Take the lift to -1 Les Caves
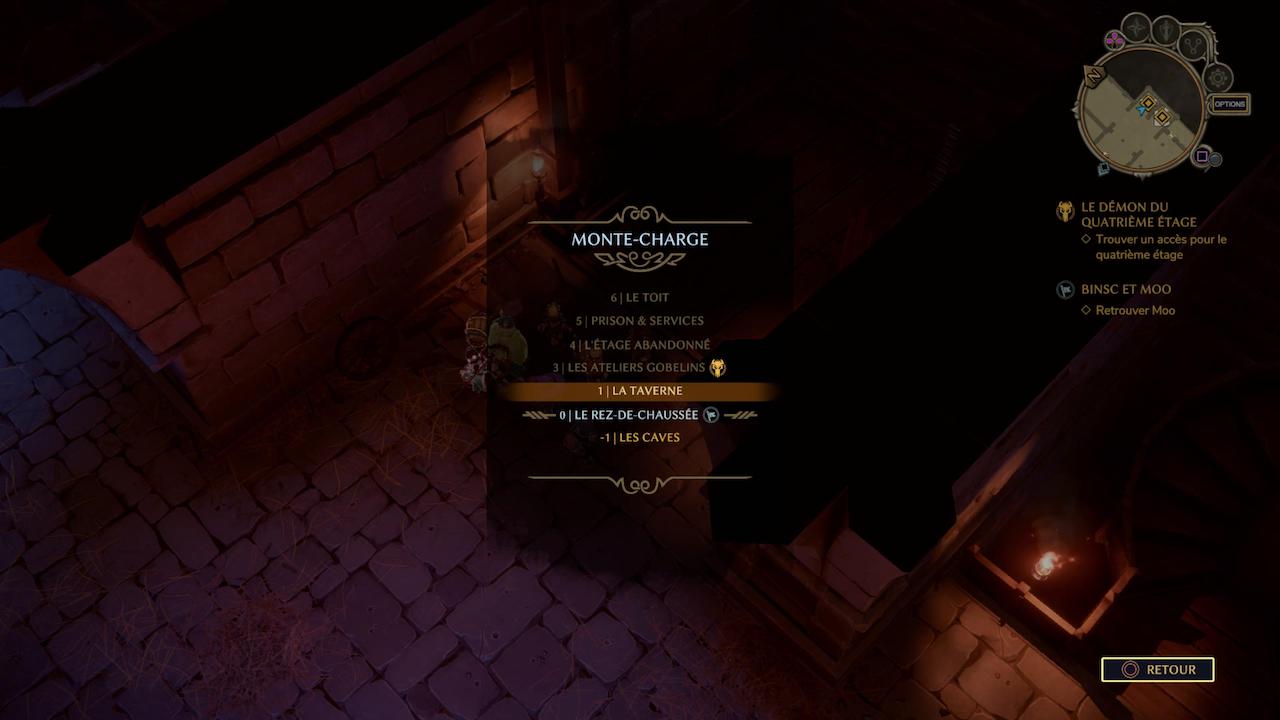1280x720 pixels. pyautogui.click(x=639, y=438)
